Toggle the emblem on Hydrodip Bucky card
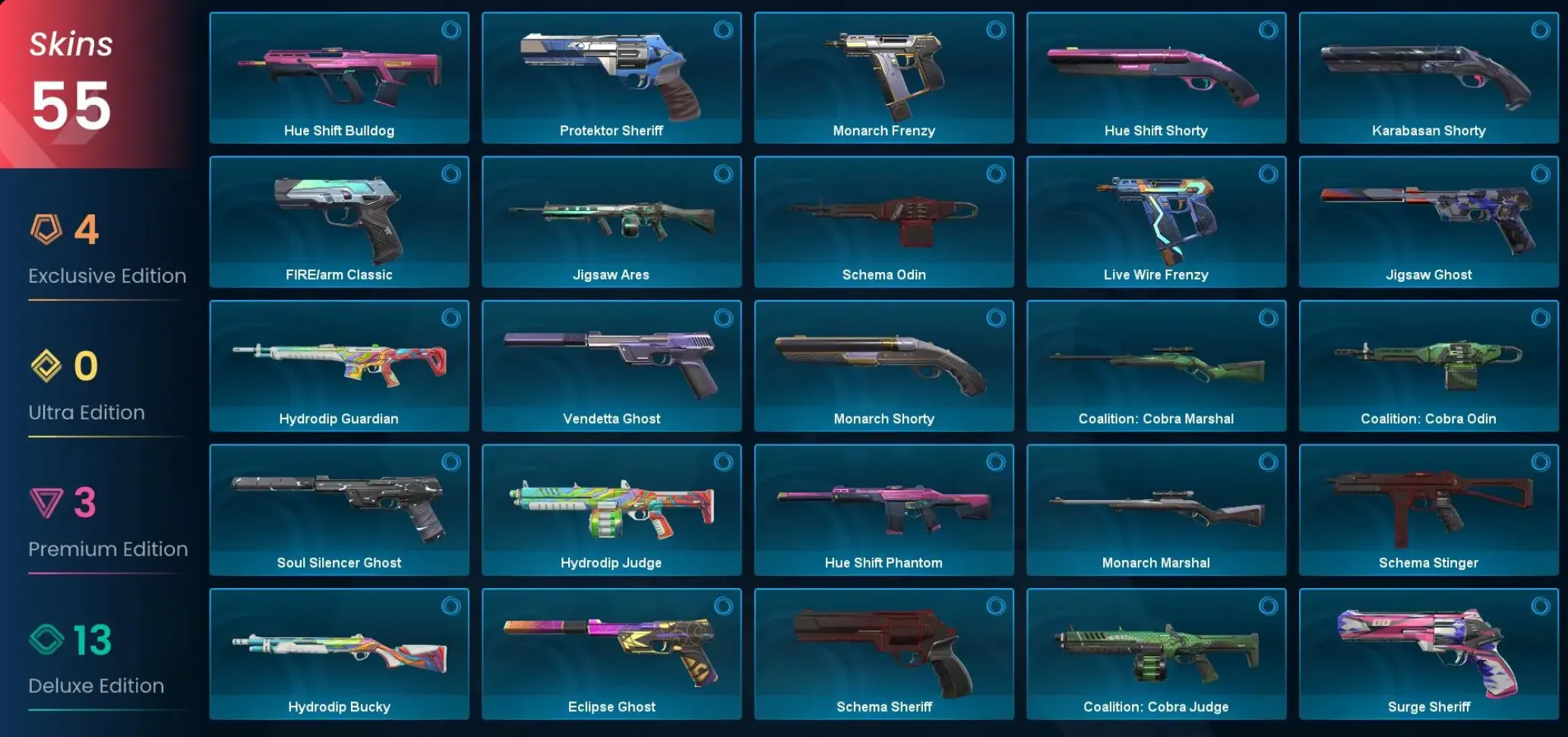 point(450,607)
